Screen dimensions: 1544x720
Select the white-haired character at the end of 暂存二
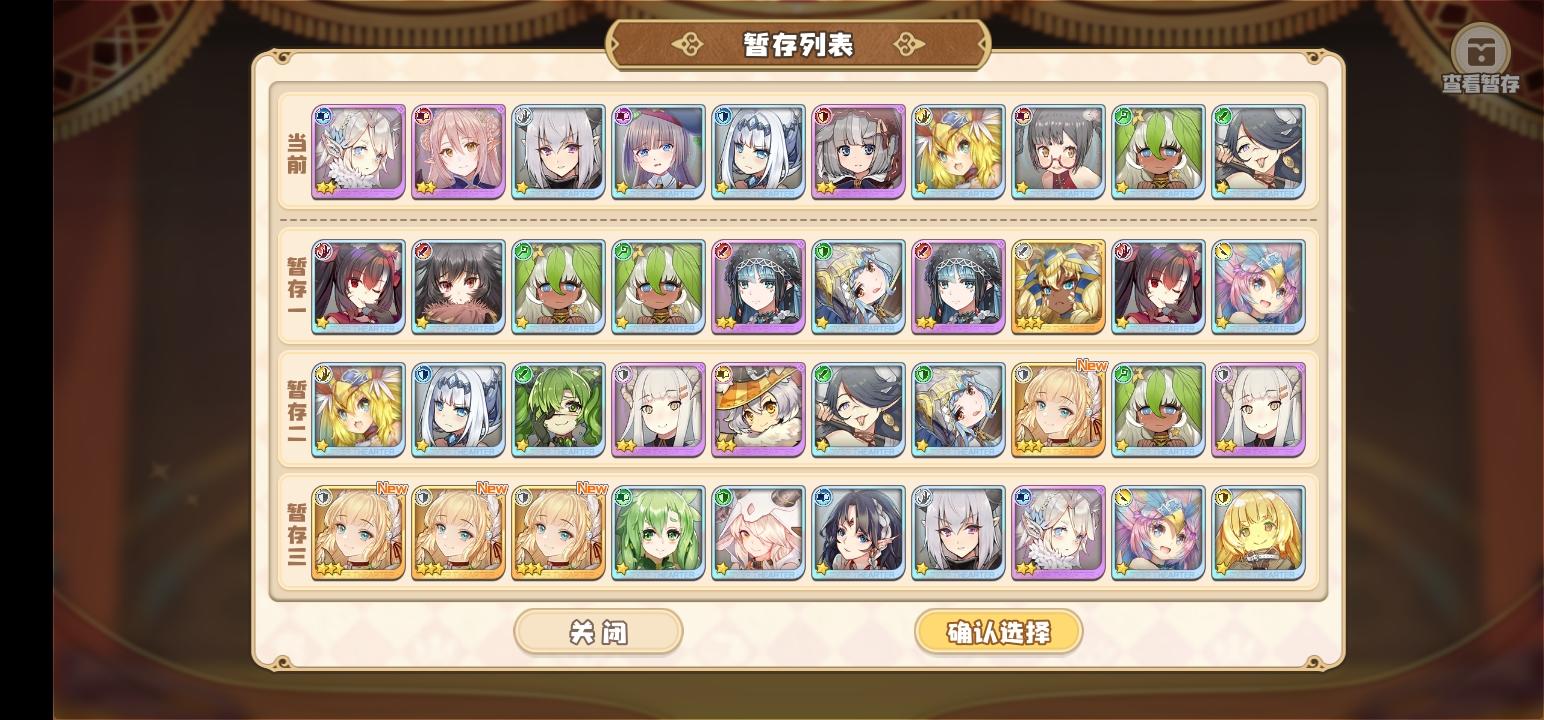pyautogui.click(x=1258, y=409)
